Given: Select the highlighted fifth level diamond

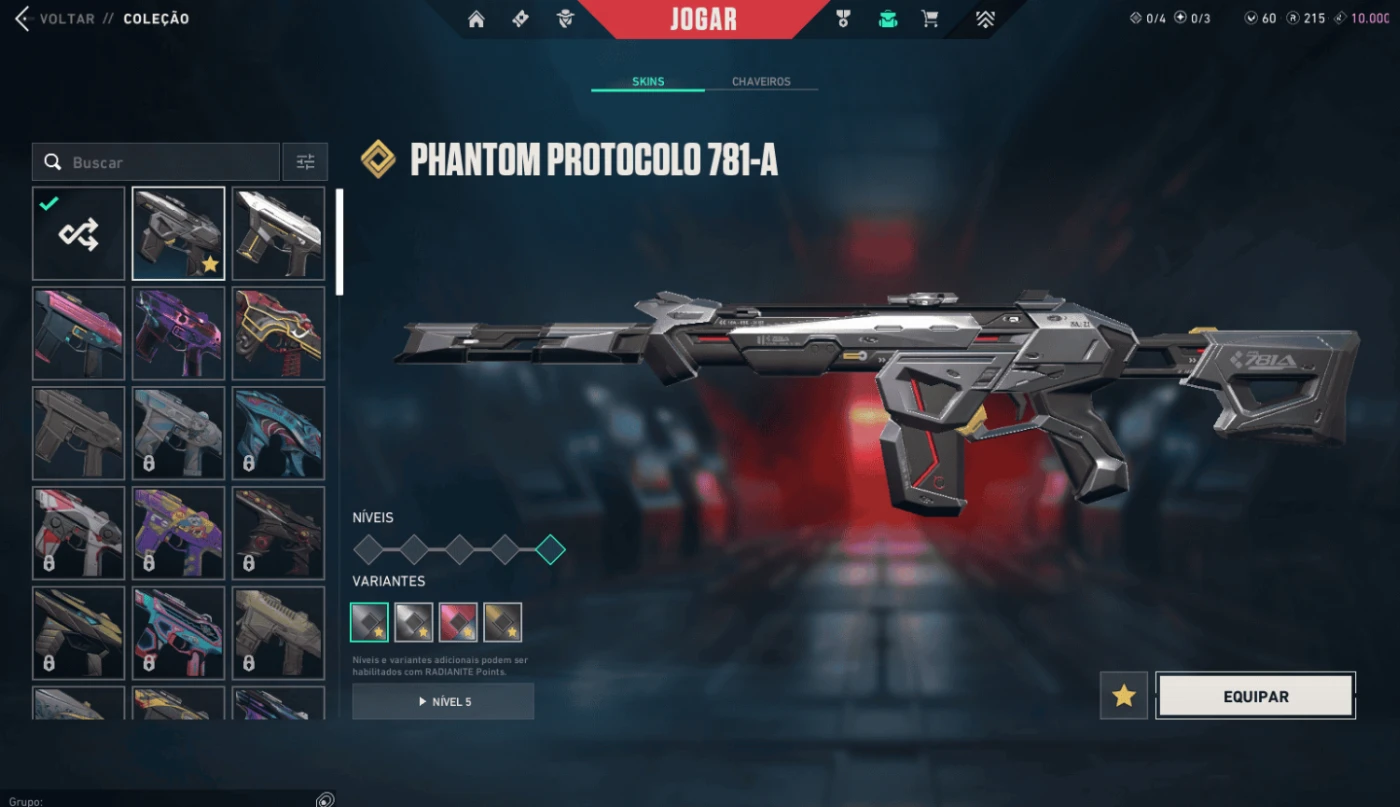Looking at the screenshot, I should tap(550, 549).
